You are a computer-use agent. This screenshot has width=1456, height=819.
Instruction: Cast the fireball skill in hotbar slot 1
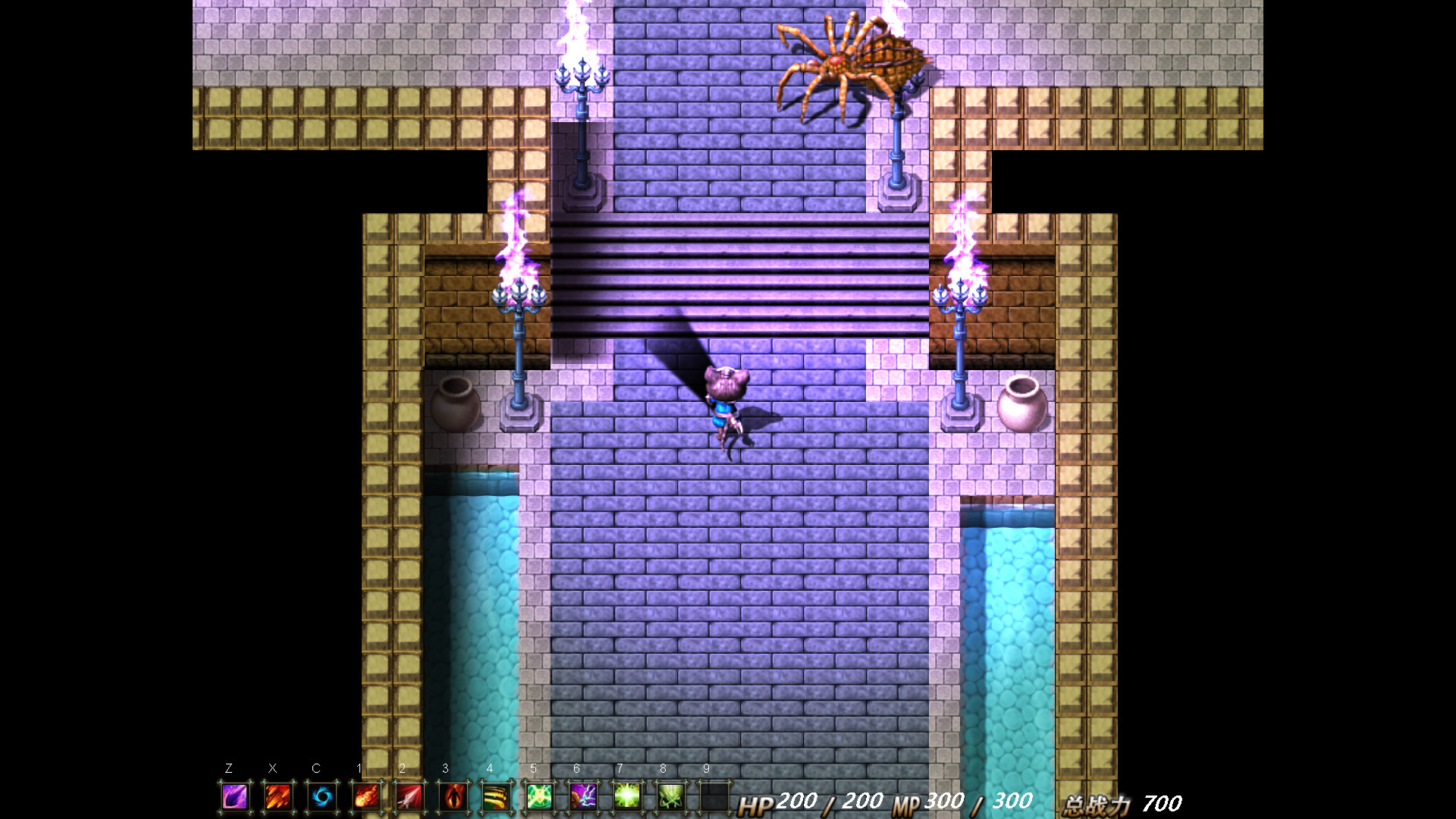click(x=366, y=797)
